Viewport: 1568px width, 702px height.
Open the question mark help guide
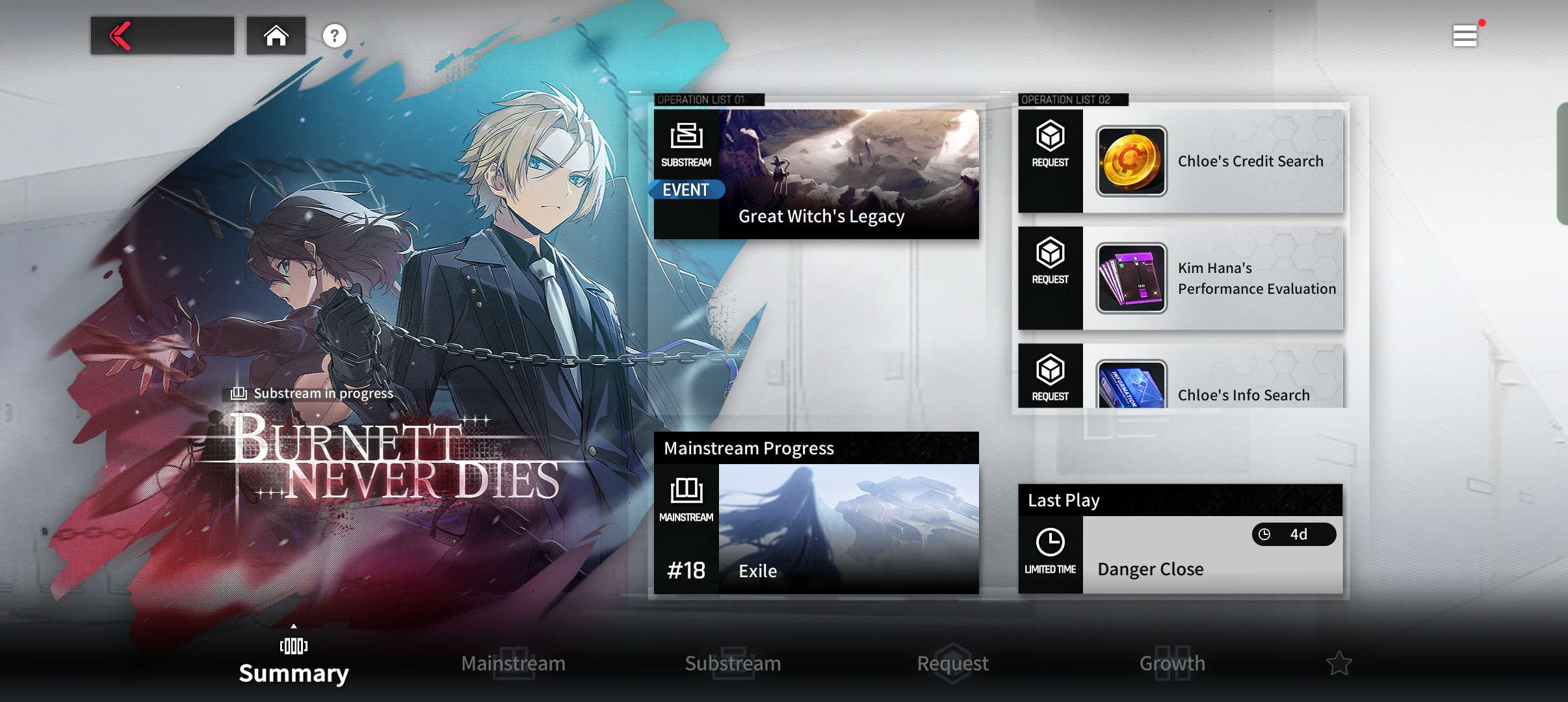[x=335, y=36]
